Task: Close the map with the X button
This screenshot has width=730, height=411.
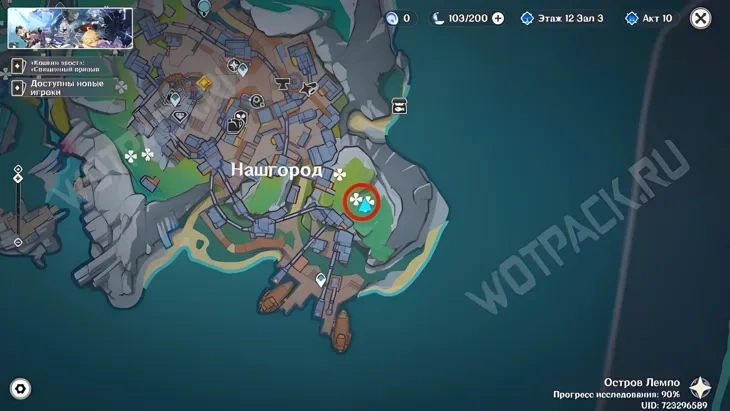Action: 702,18
